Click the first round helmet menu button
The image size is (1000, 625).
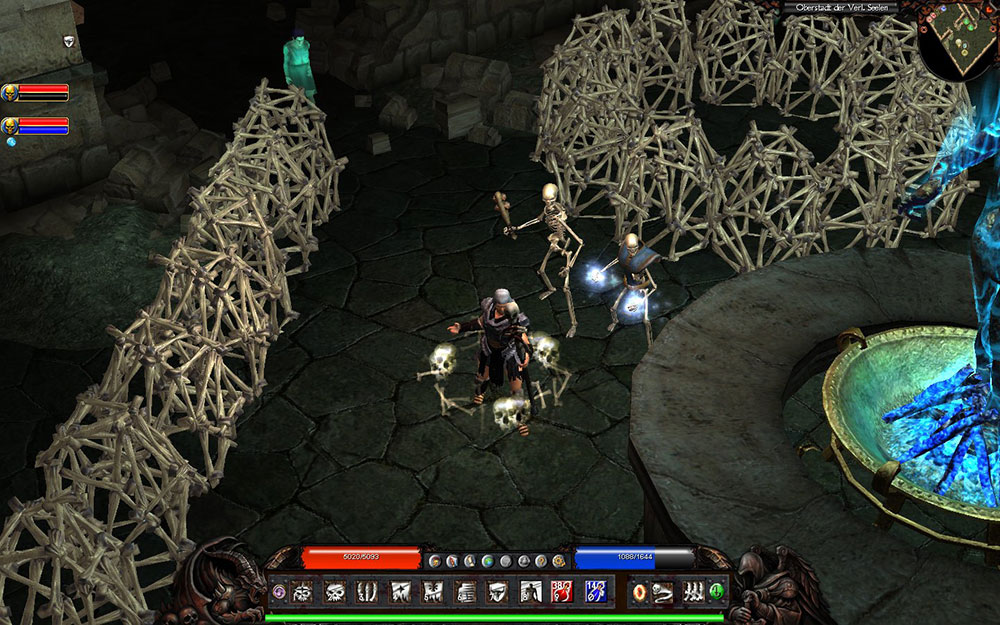click(433, 561)
